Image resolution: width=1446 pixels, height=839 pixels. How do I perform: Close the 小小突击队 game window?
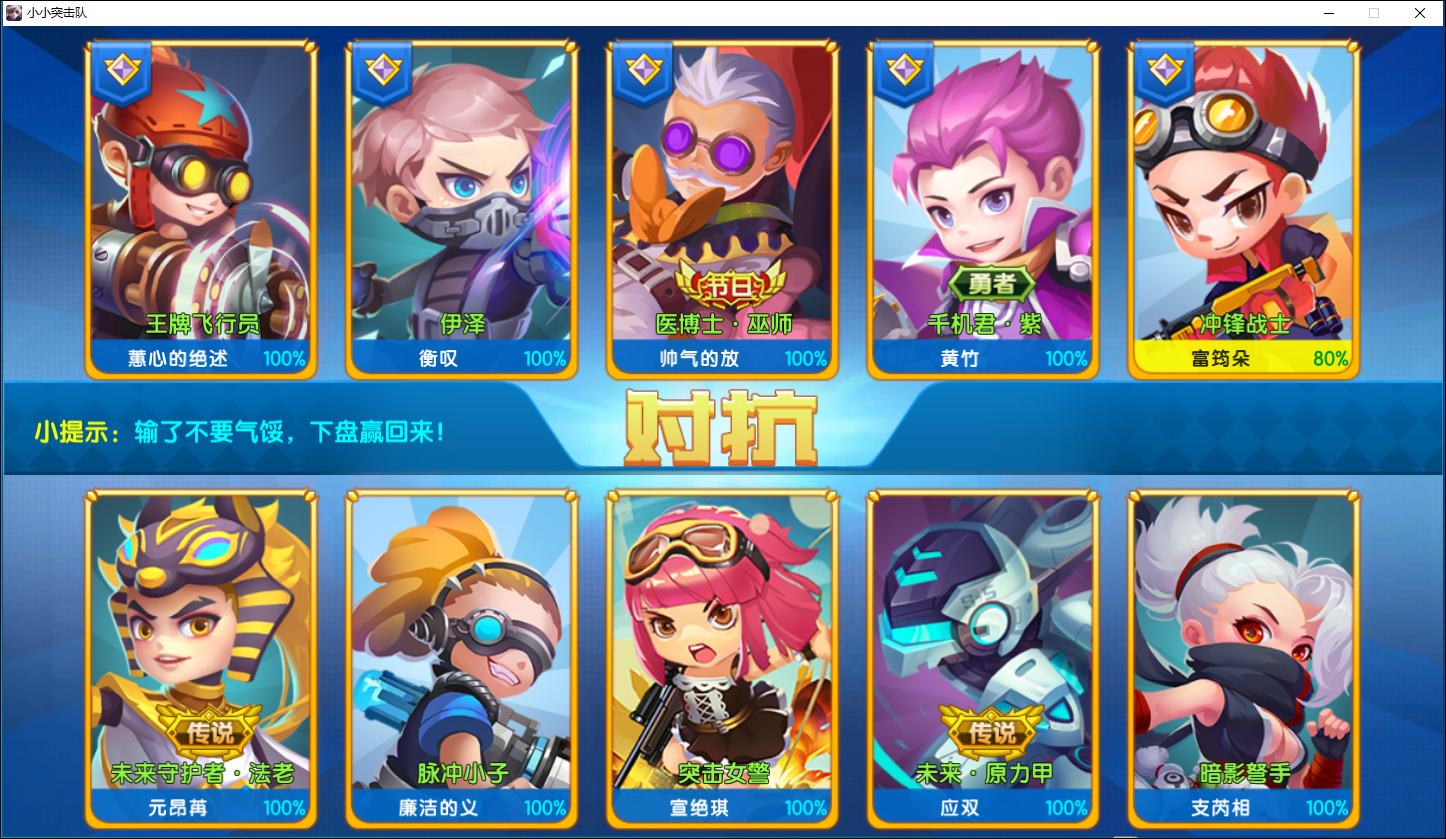(x=1419, y=13)
